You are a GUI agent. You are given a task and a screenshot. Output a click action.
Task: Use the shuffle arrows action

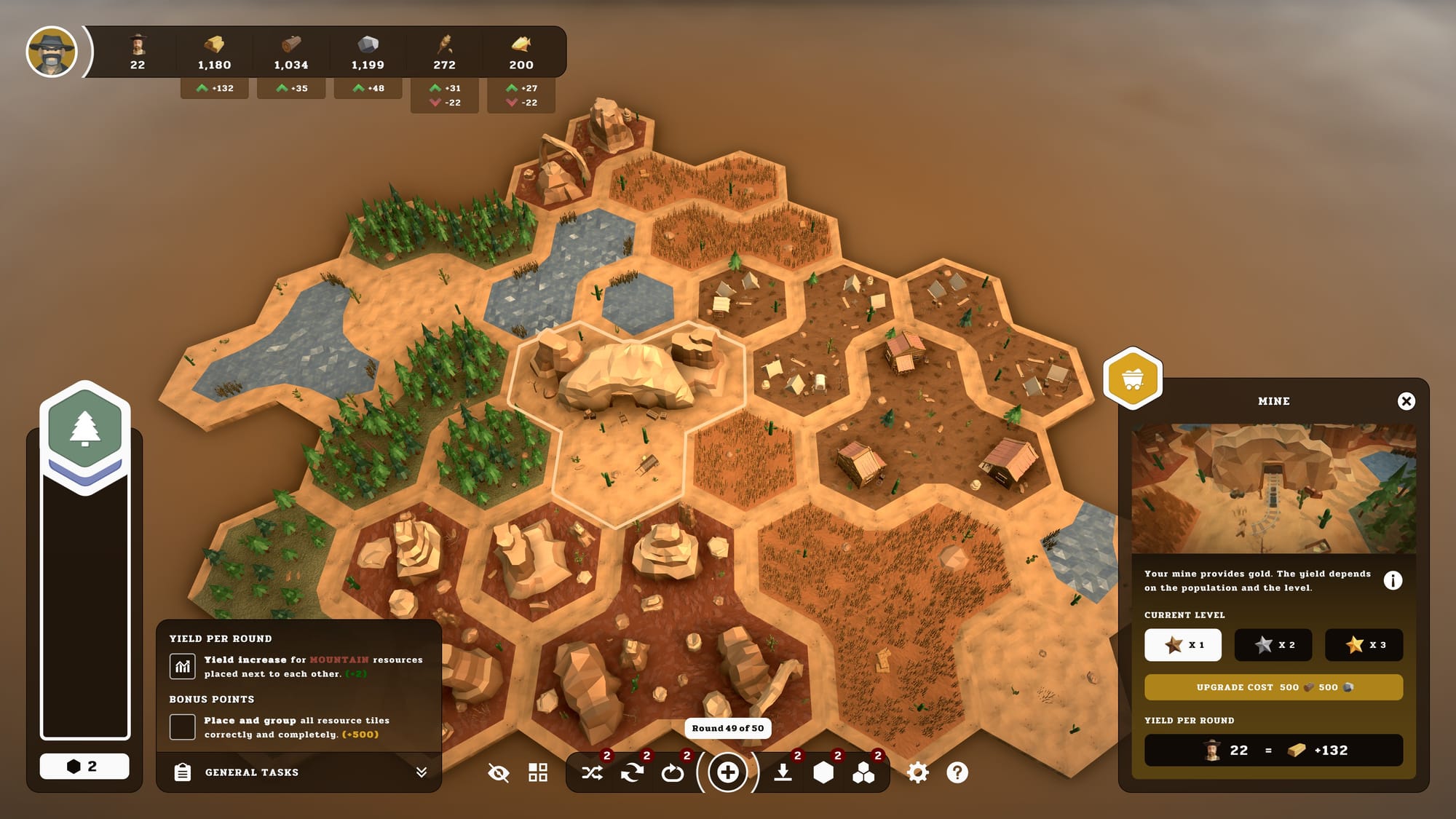pyautogui.click(x=592, y=772)
